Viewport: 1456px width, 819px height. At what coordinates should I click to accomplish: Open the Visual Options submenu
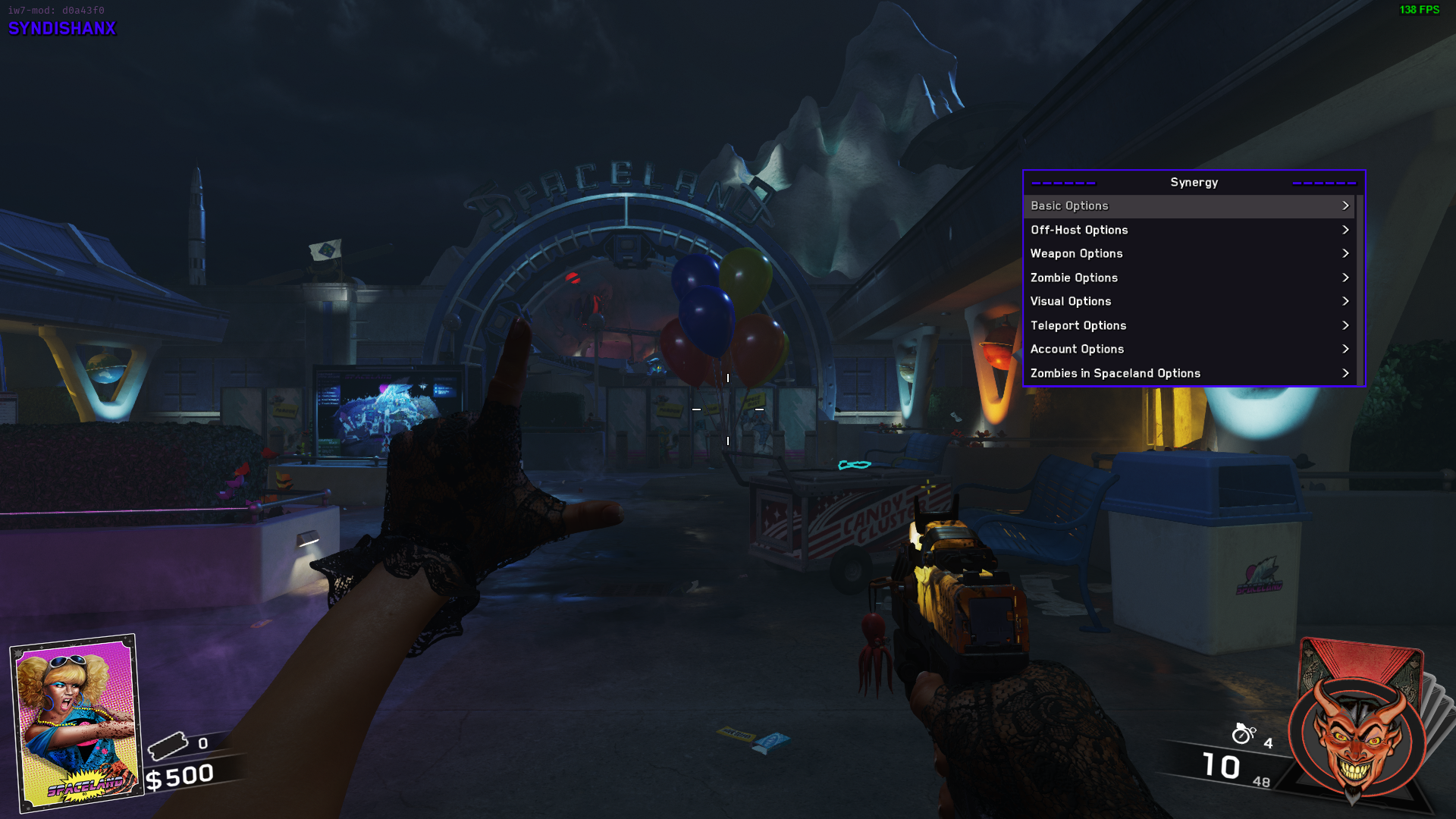click(x=1188, y=301)
